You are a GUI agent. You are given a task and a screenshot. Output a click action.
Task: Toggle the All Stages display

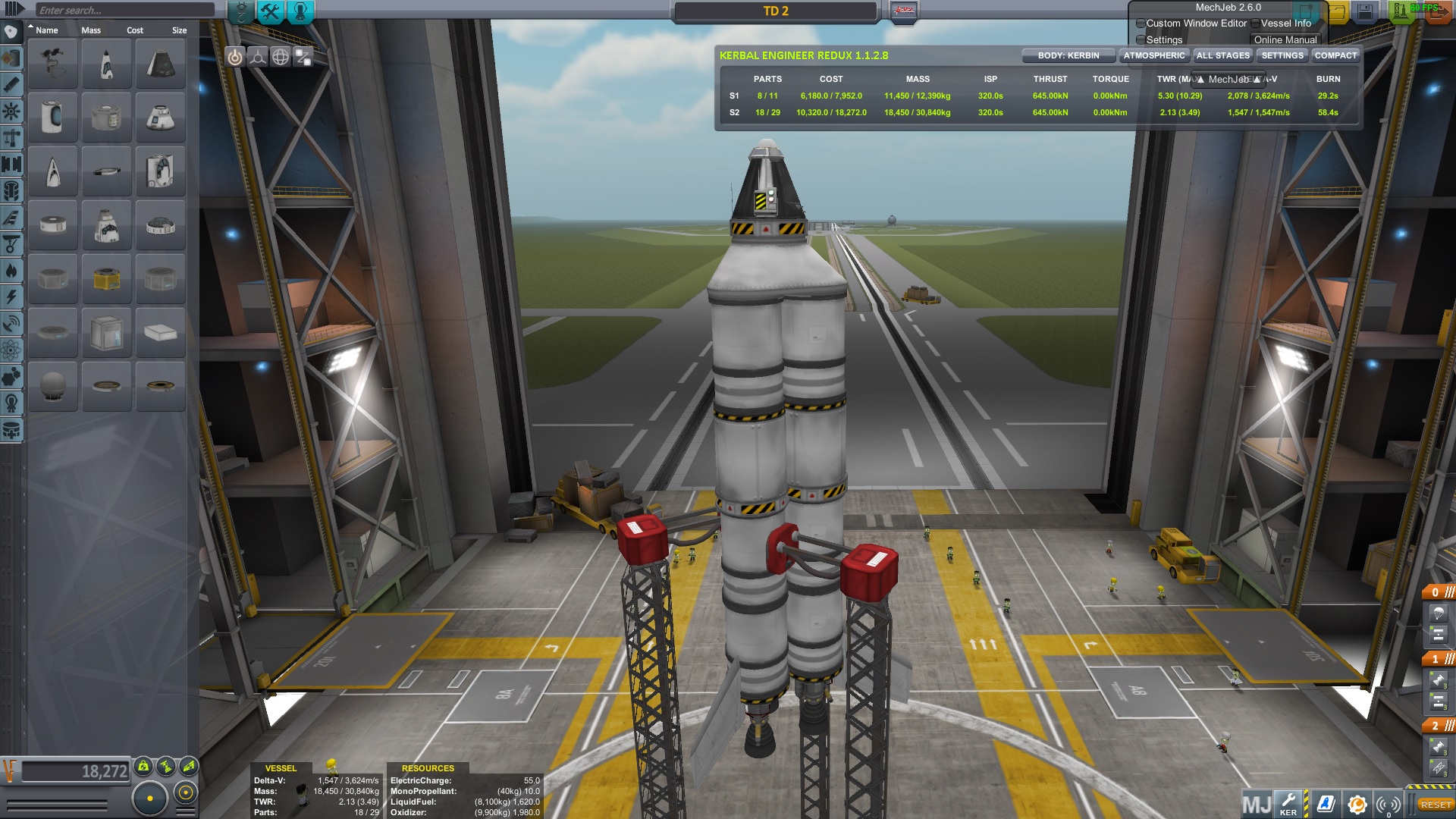(x=1222, y=55)
